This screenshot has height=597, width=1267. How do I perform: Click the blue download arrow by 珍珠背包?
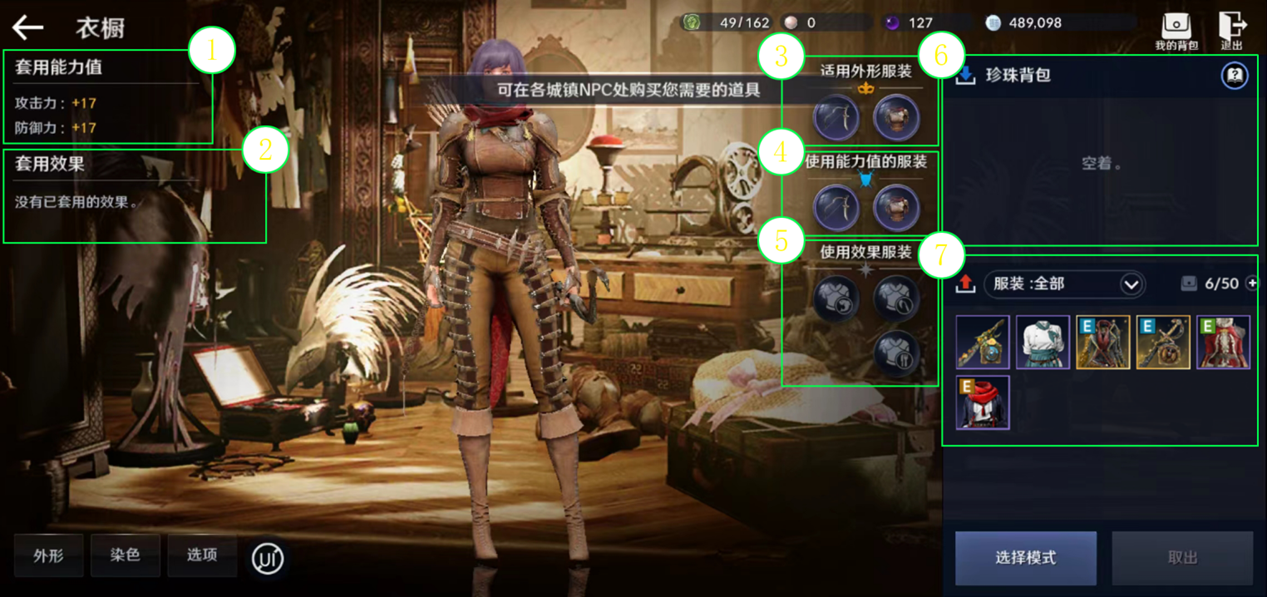click(965, 76)
